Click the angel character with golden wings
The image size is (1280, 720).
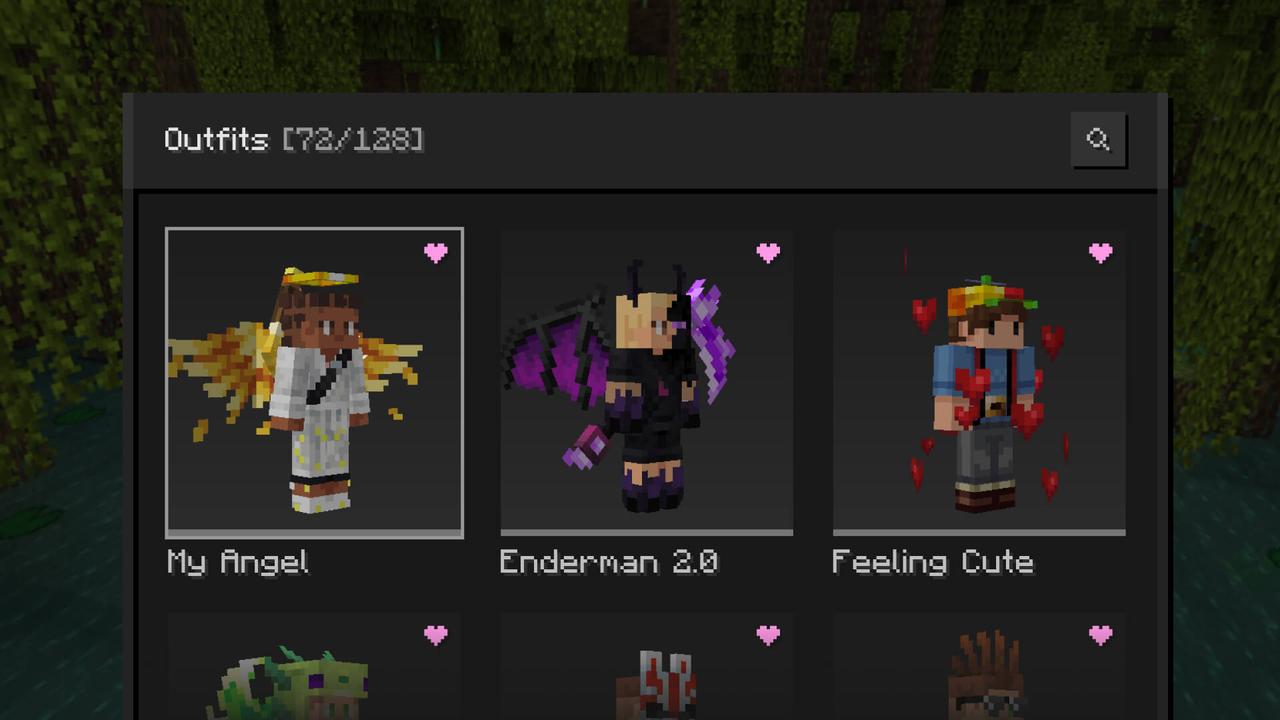pyautogui.click(x=314, y=380)
